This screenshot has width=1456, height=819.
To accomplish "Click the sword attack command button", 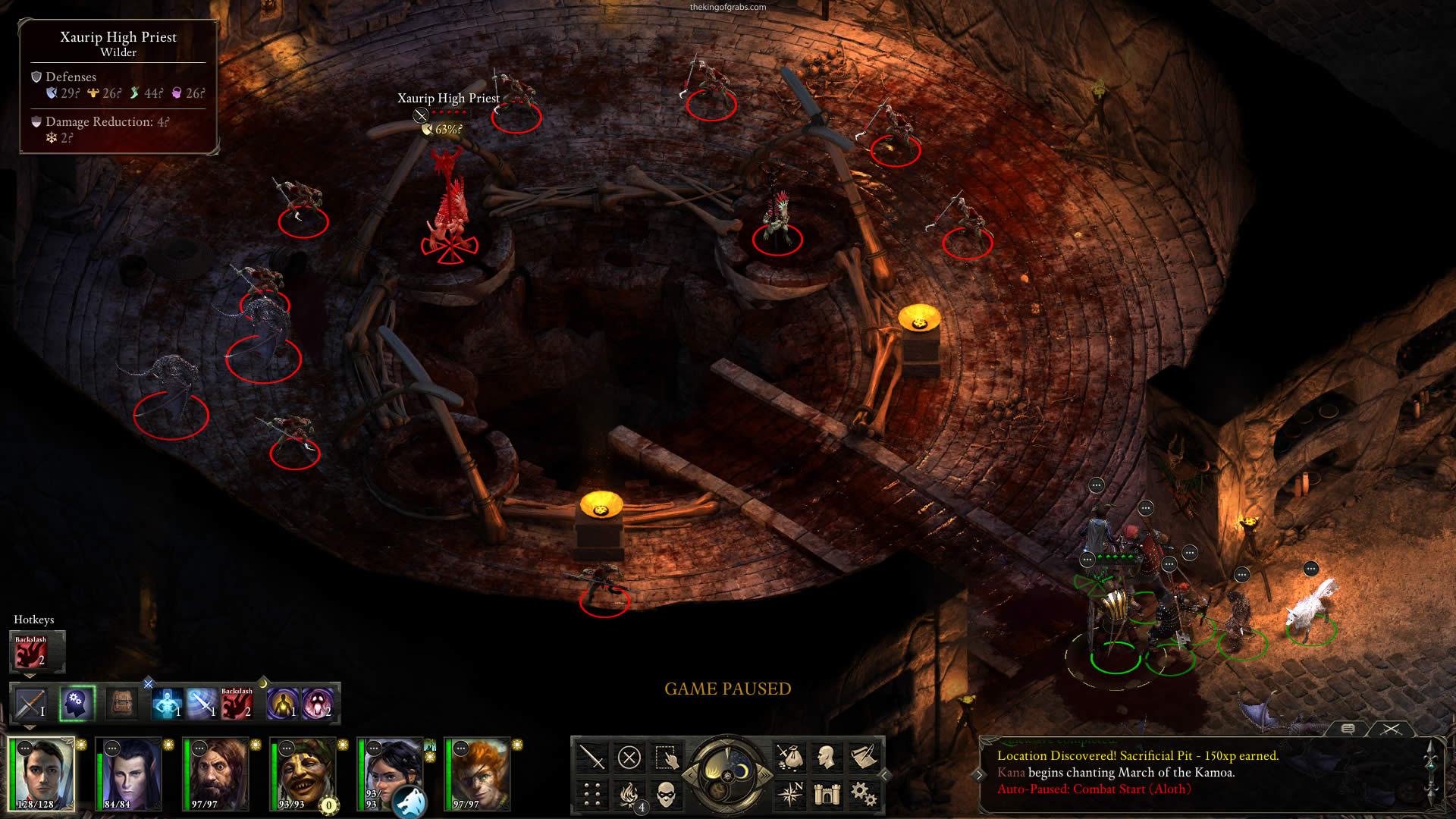I will click(591, 757).
